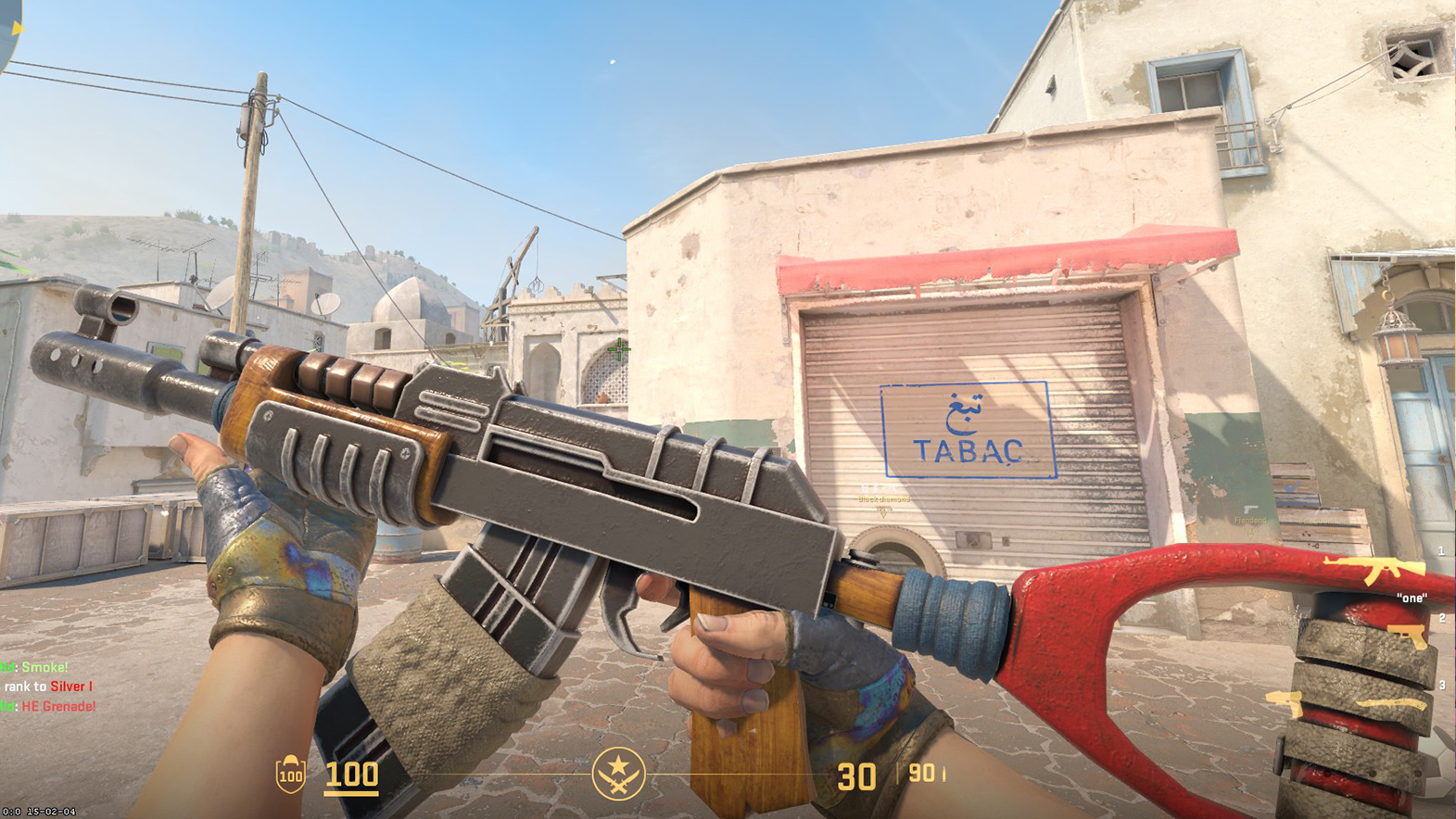Select the AK-47 rifle weapon slot
This screenshot has height=819, width=1456.
pos(1374,569)
